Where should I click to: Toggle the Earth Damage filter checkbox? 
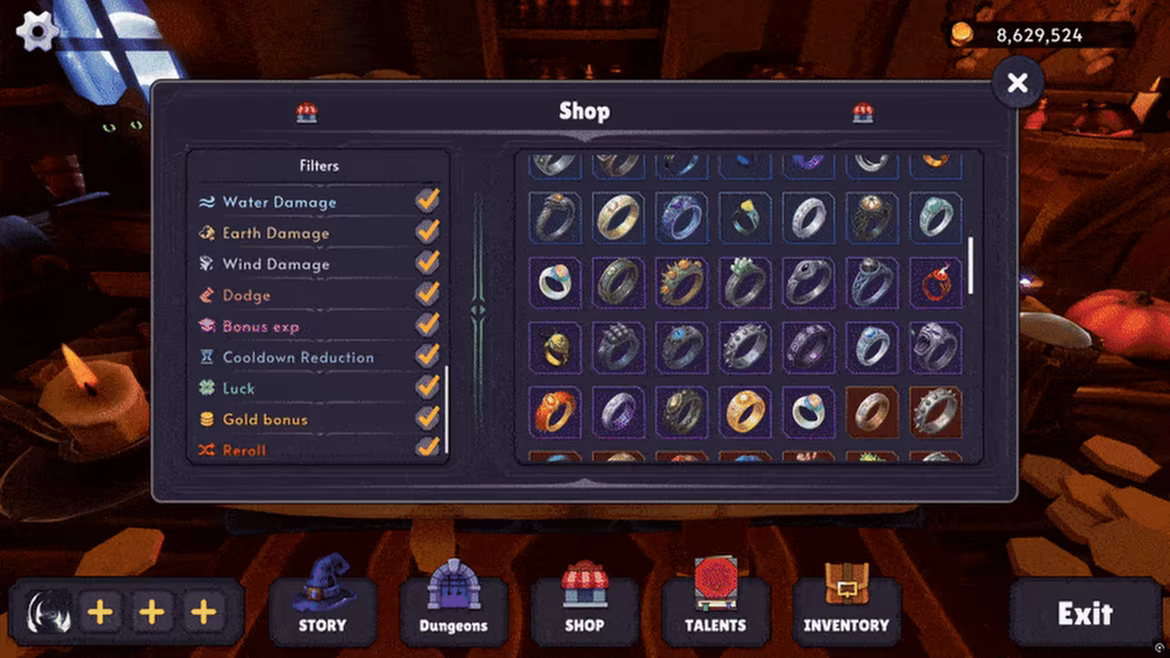point(428,232)
